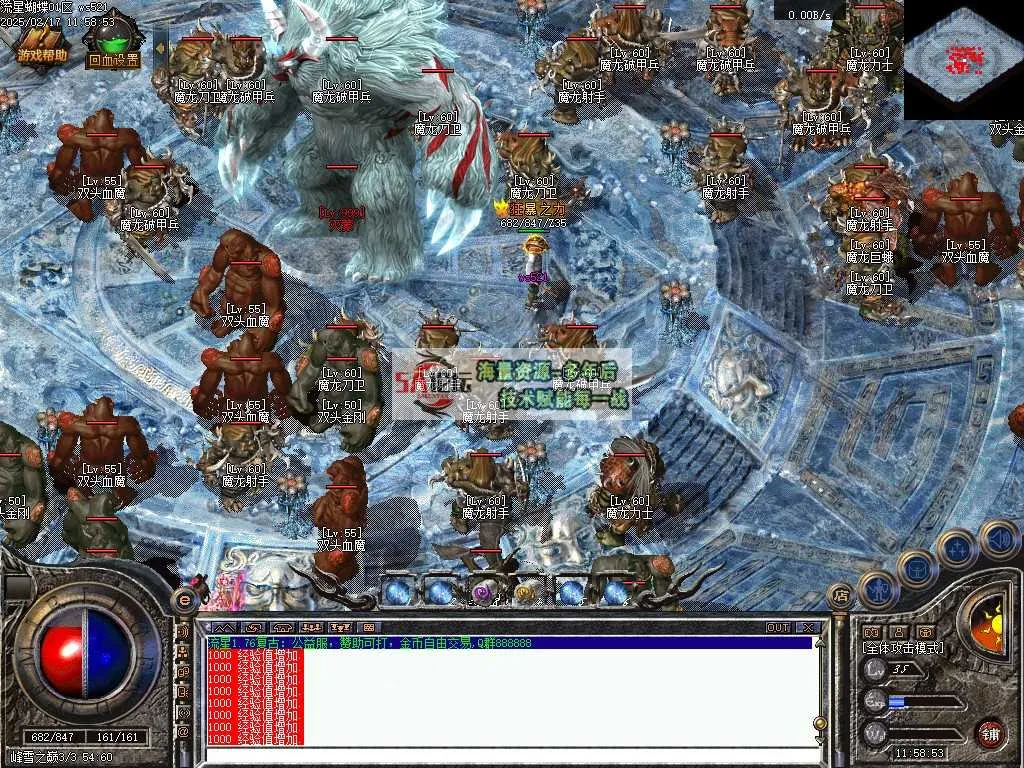The width and height of the screenshot is (1024, 768).
Task: Click the OUT button on chat panel
Action: tap(778, 628)
